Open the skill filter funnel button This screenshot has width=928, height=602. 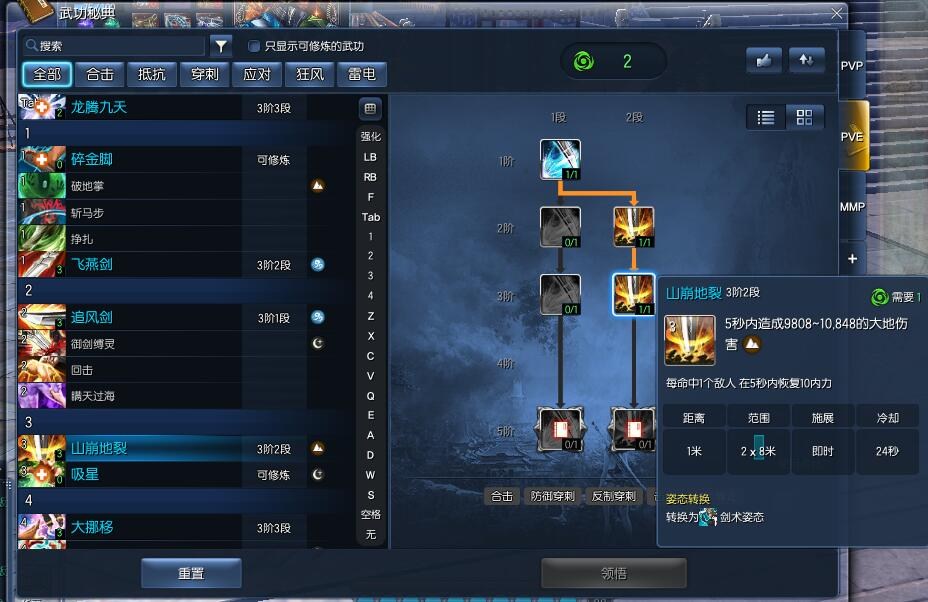pyautogui.click(x=221, y=46)
